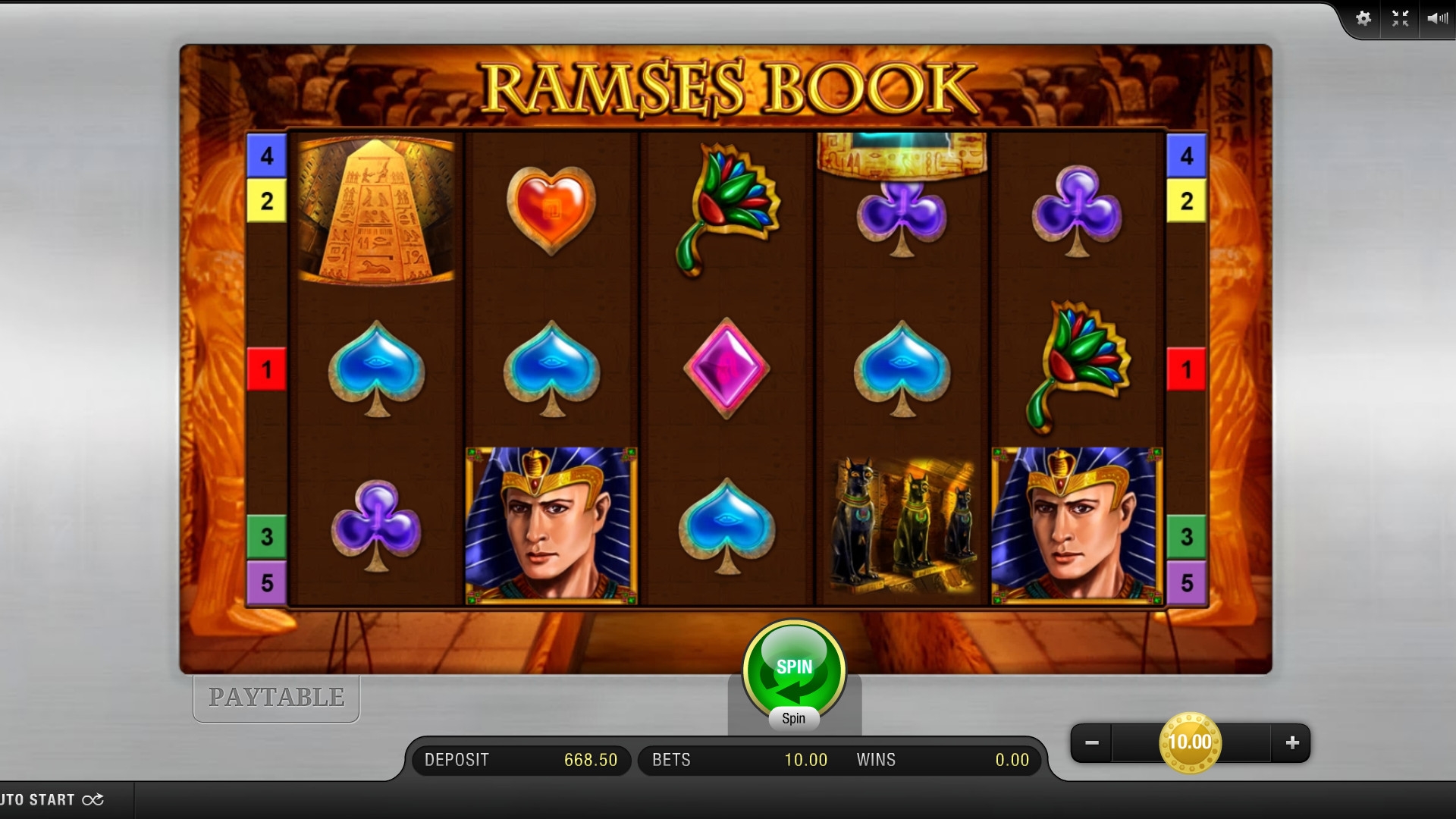Mute sound using the speaker icon
The height and width of the screenshot is (819, 1456).
click(1436, 19)
